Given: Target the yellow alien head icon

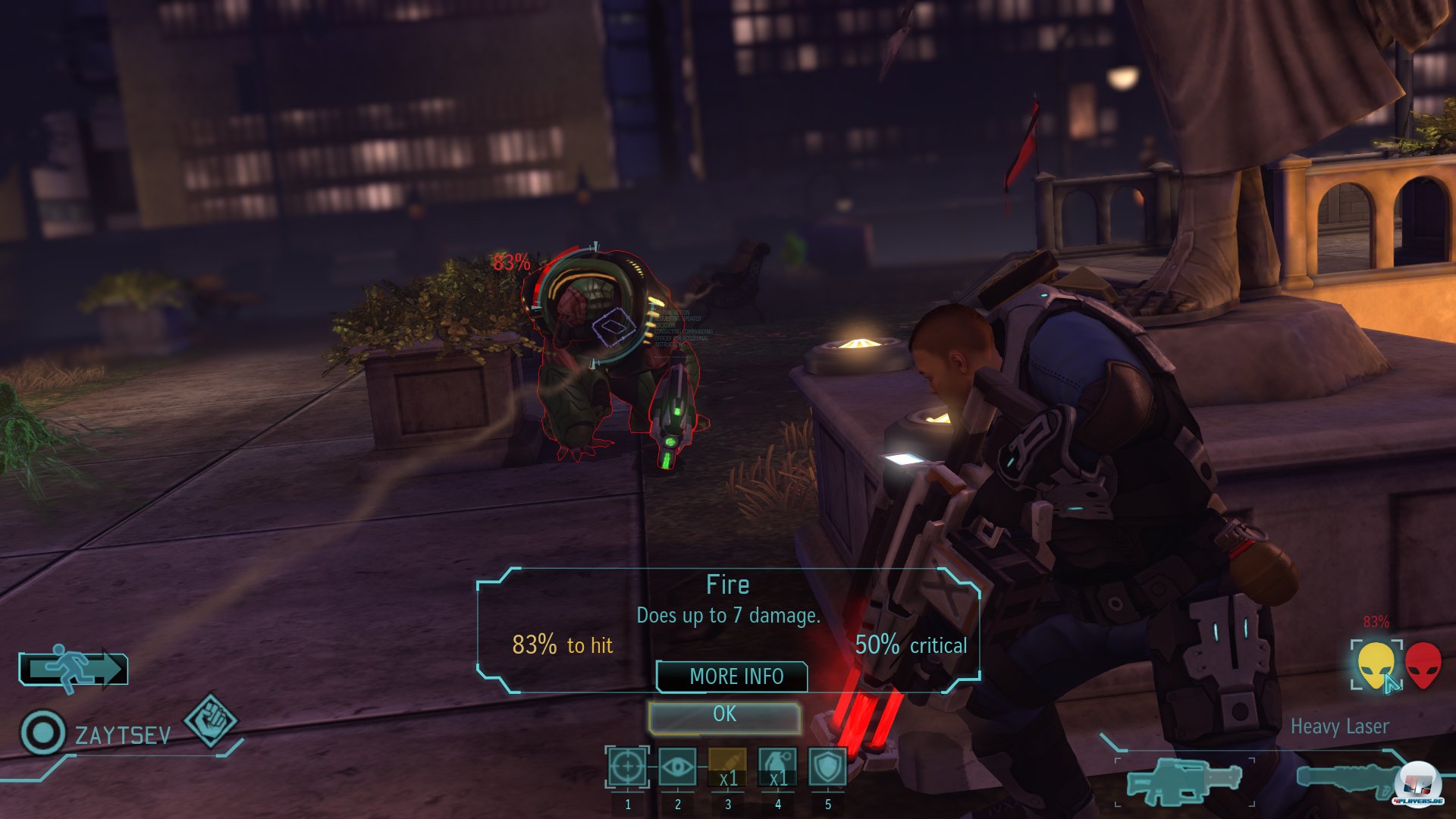Looking at the screenshot, I should click(x=1376, y=665).
